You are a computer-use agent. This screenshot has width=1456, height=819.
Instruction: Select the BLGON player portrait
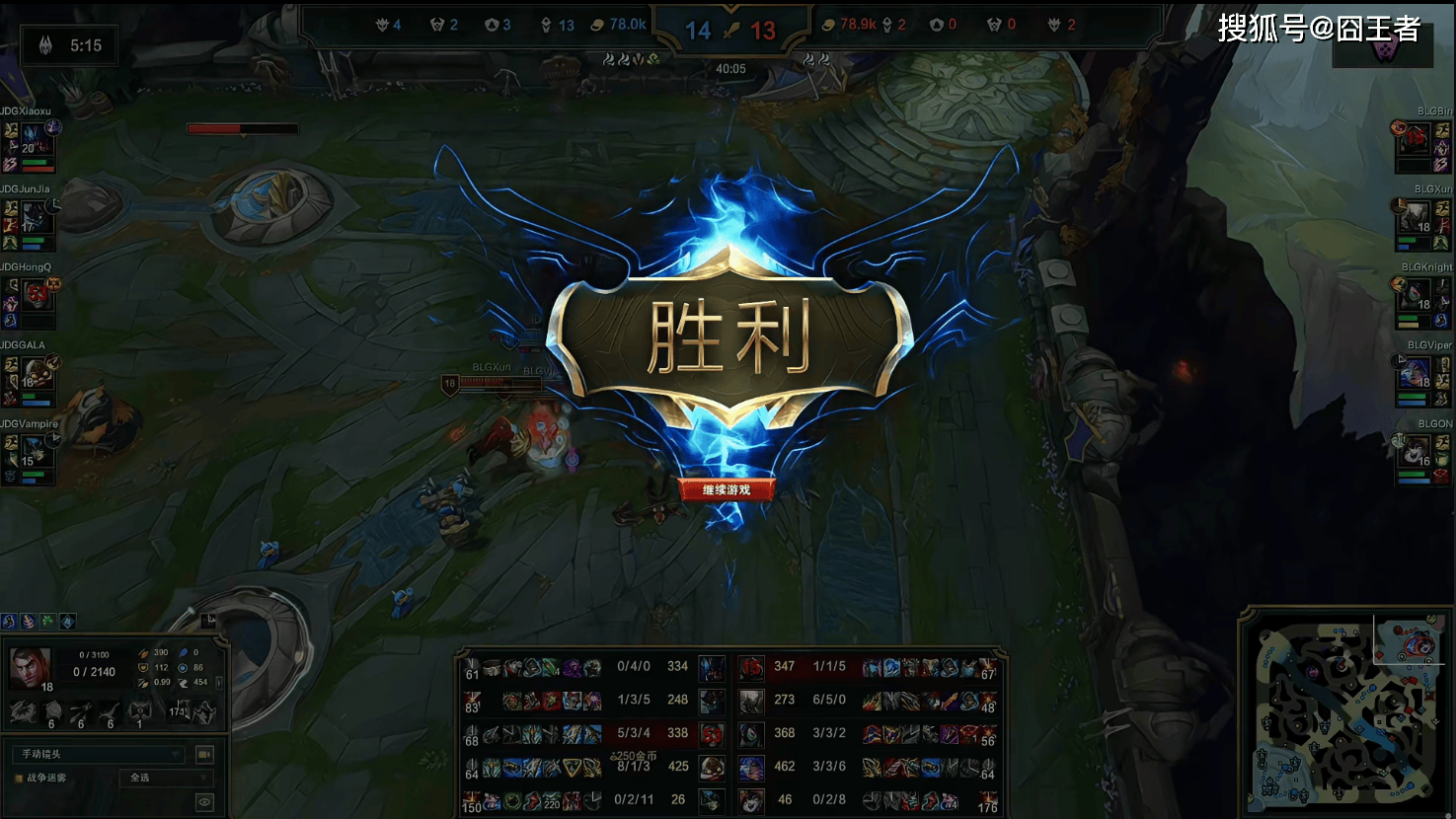coord(1416,451)
